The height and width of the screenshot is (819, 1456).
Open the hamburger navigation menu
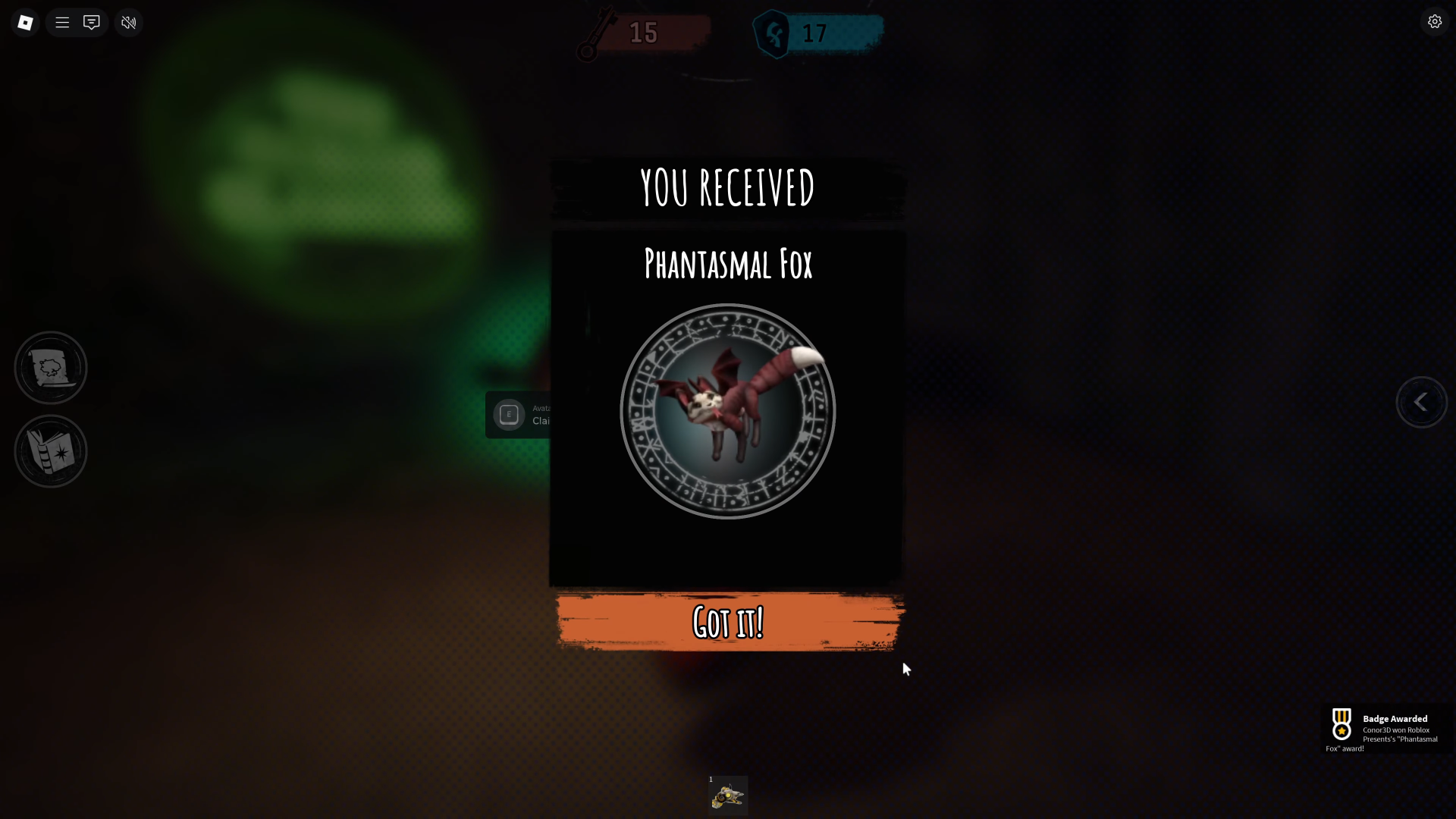[x=62, y=22]
